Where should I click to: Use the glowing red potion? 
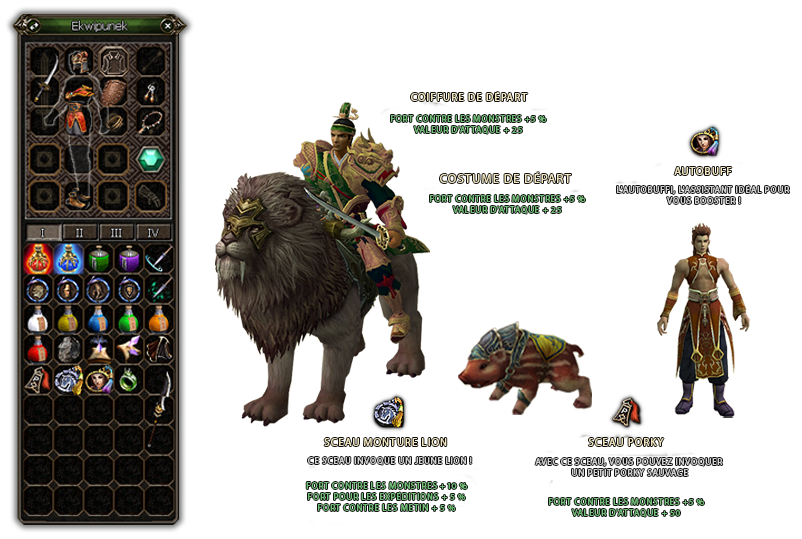click(38, 260)
